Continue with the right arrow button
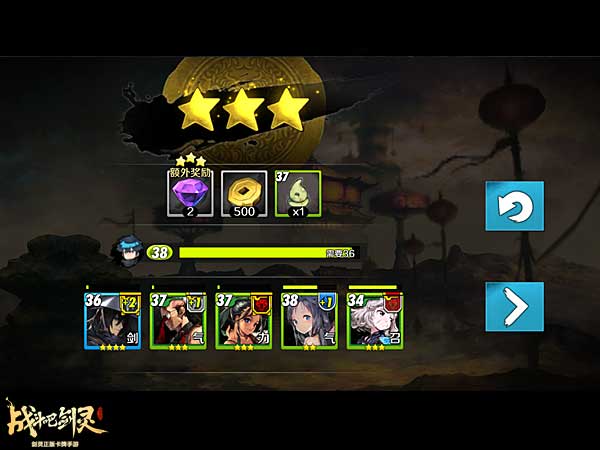The width and height of the screenshot is (600, 450). (x=515, y=307)
